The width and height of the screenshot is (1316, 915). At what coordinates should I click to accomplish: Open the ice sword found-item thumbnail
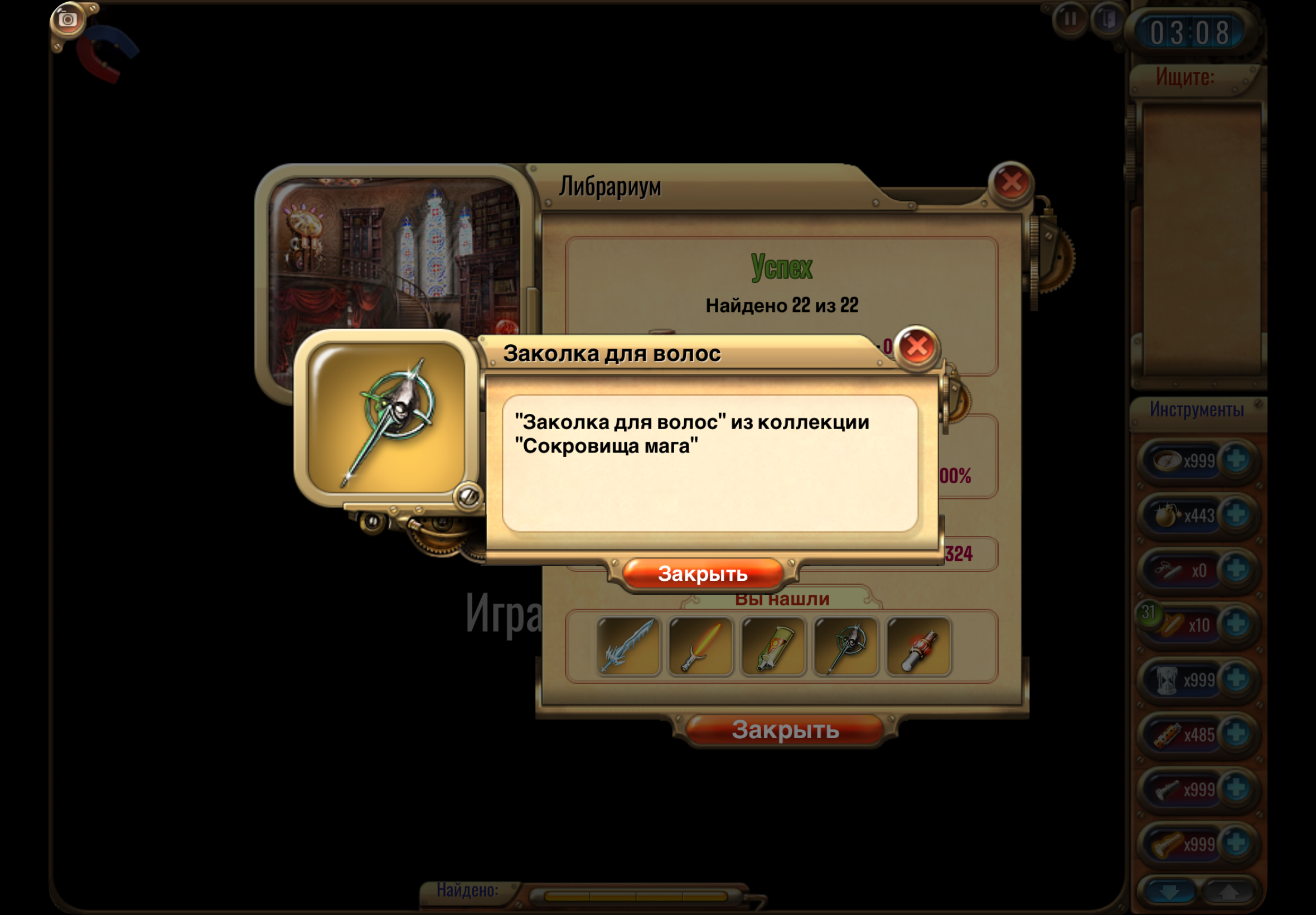pos(628,647)
